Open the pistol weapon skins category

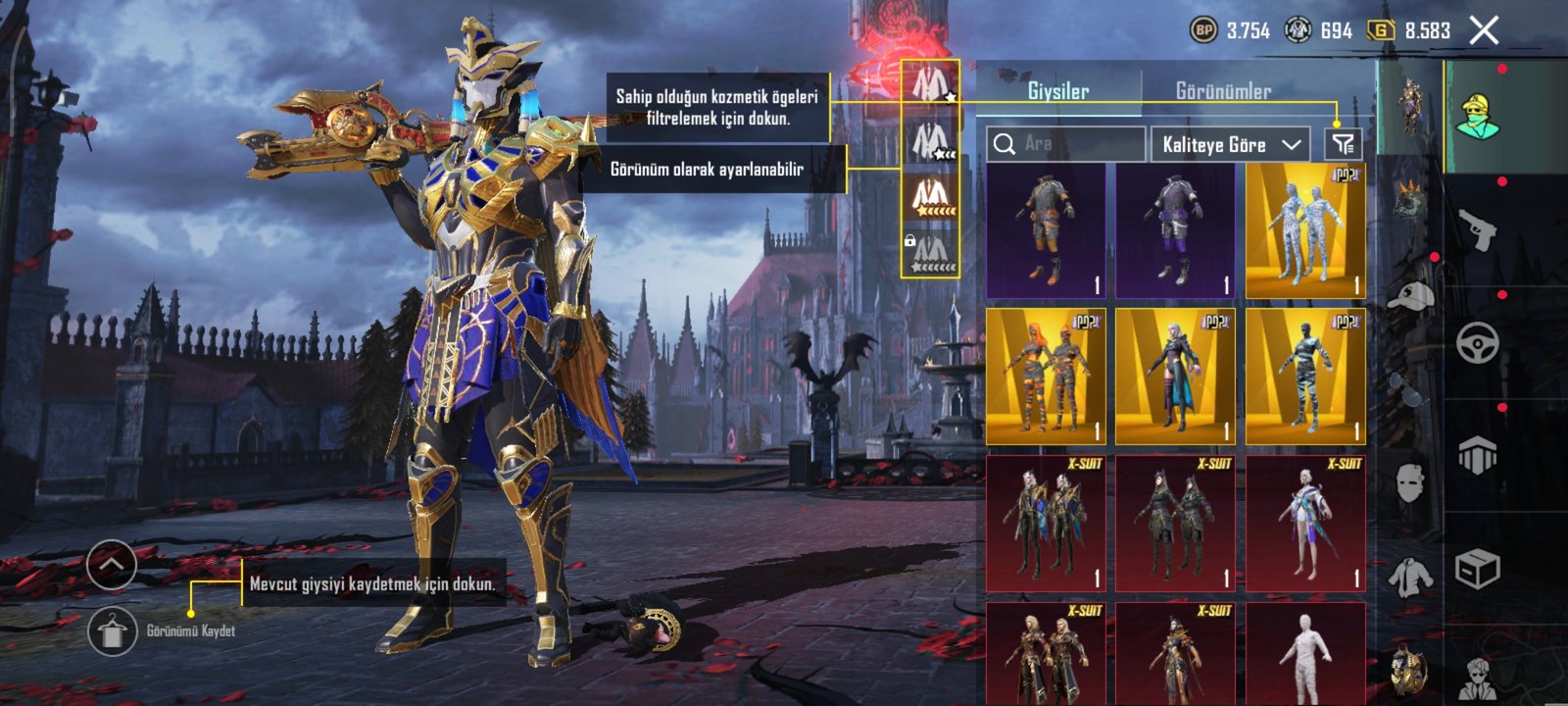[1478, 230]
